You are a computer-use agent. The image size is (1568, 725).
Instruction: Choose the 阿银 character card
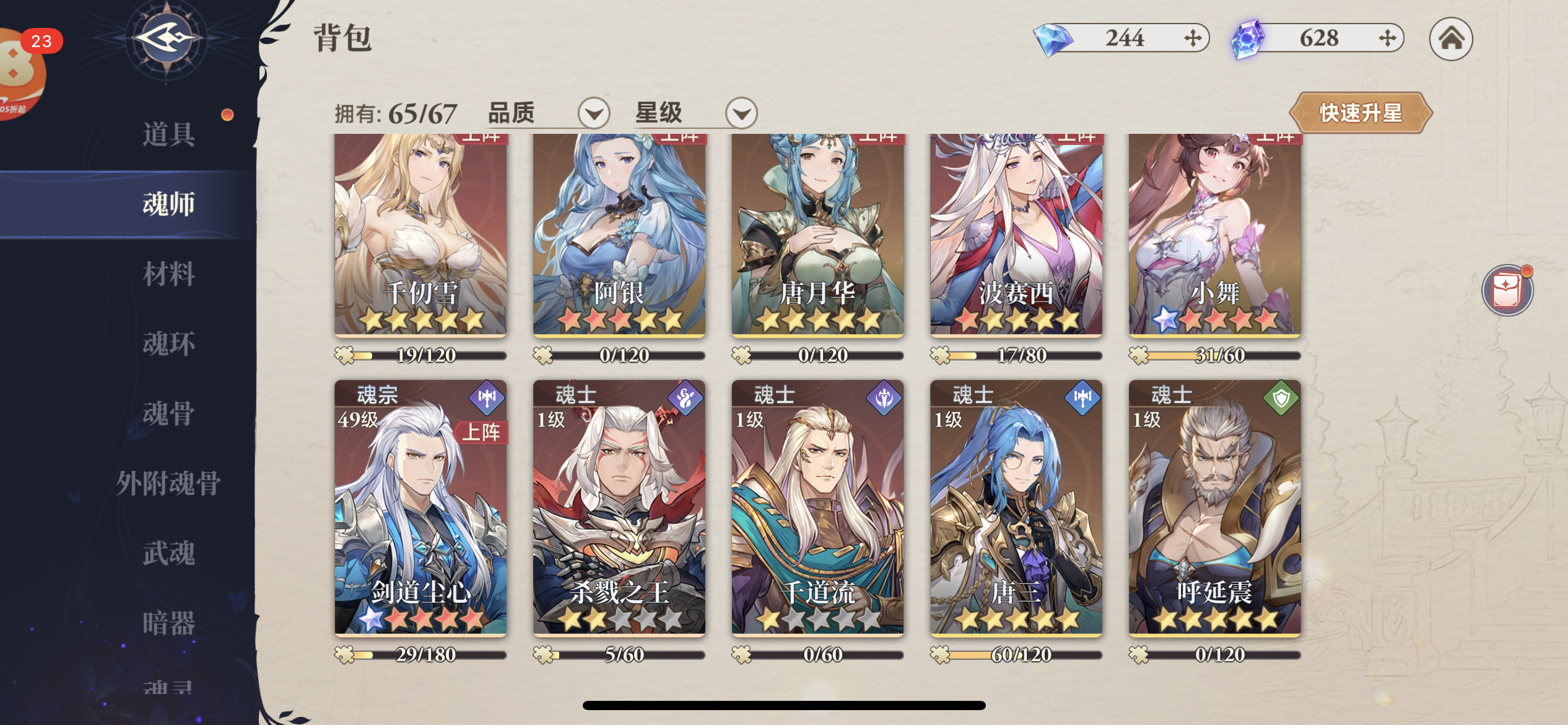pos(619,235)
